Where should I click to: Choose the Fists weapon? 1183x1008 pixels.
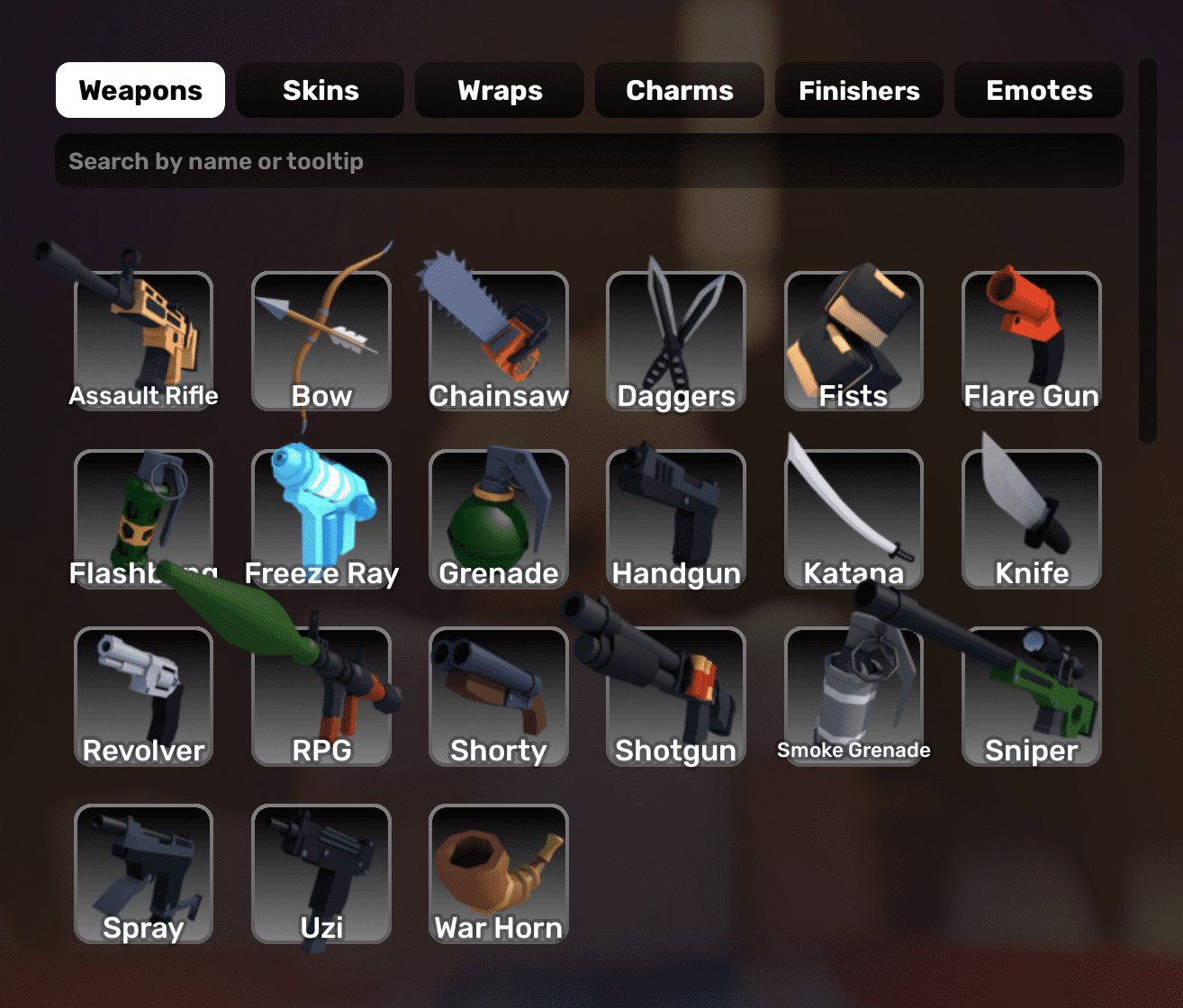click(853, 342)
